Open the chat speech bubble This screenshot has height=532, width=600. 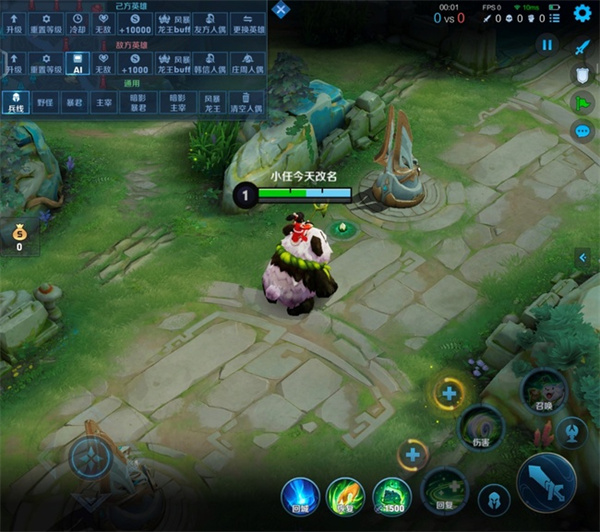(x=582, y=131)
